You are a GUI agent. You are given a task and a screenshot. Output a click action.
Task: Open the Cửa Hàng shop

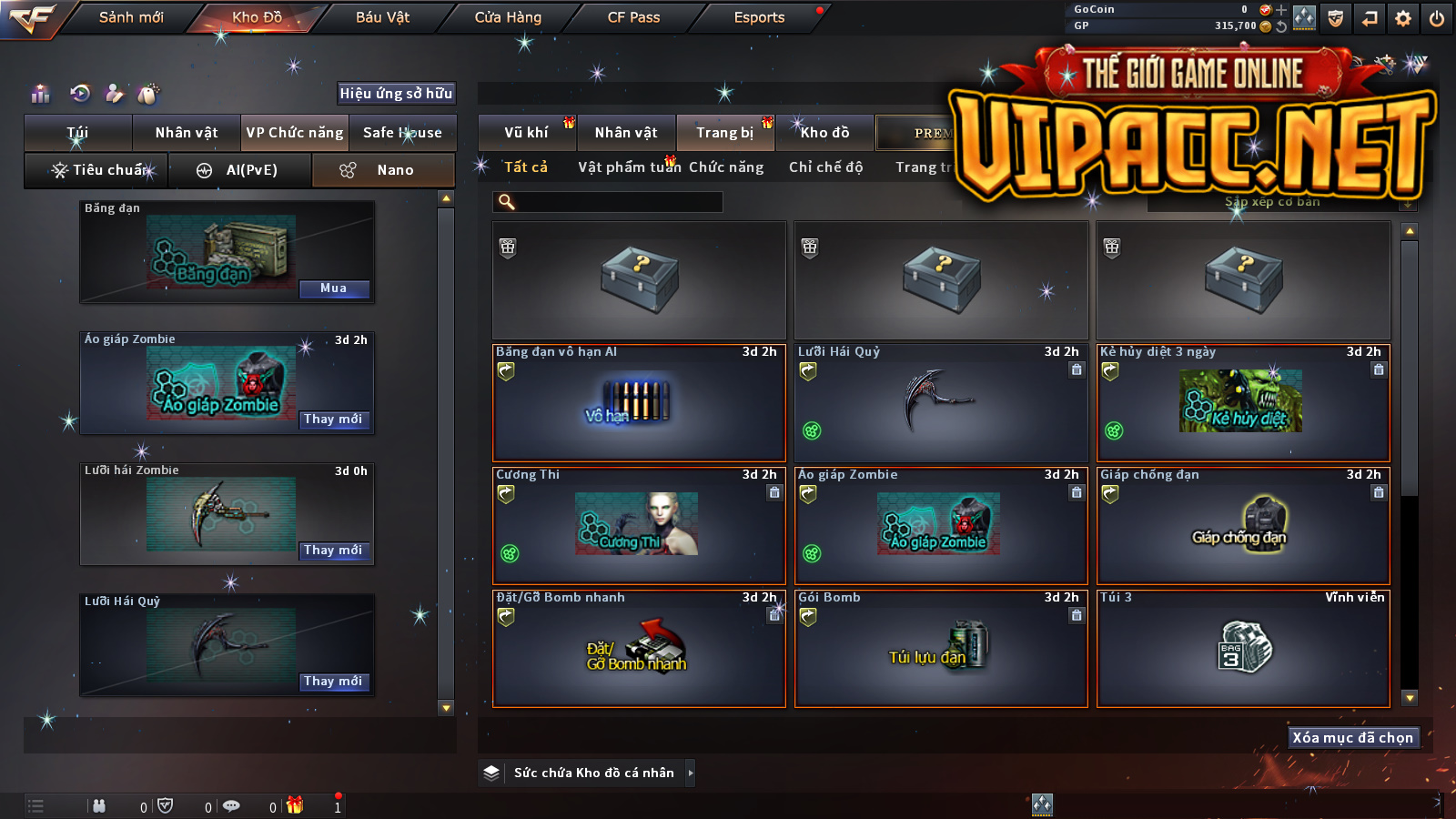click(x=508, y=17)
